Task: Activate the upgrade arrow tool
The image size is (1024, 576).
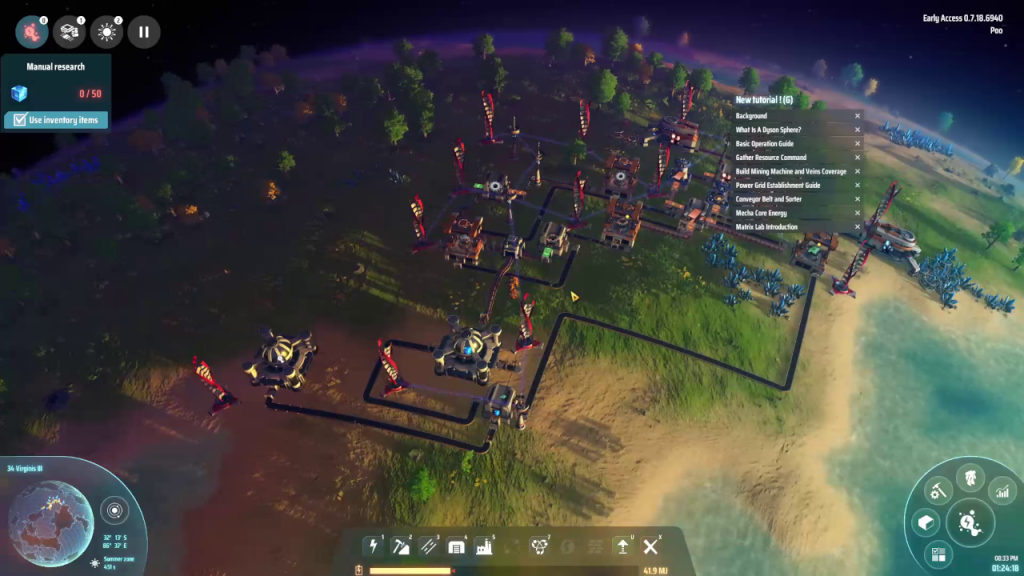Action: coord(623,546)
